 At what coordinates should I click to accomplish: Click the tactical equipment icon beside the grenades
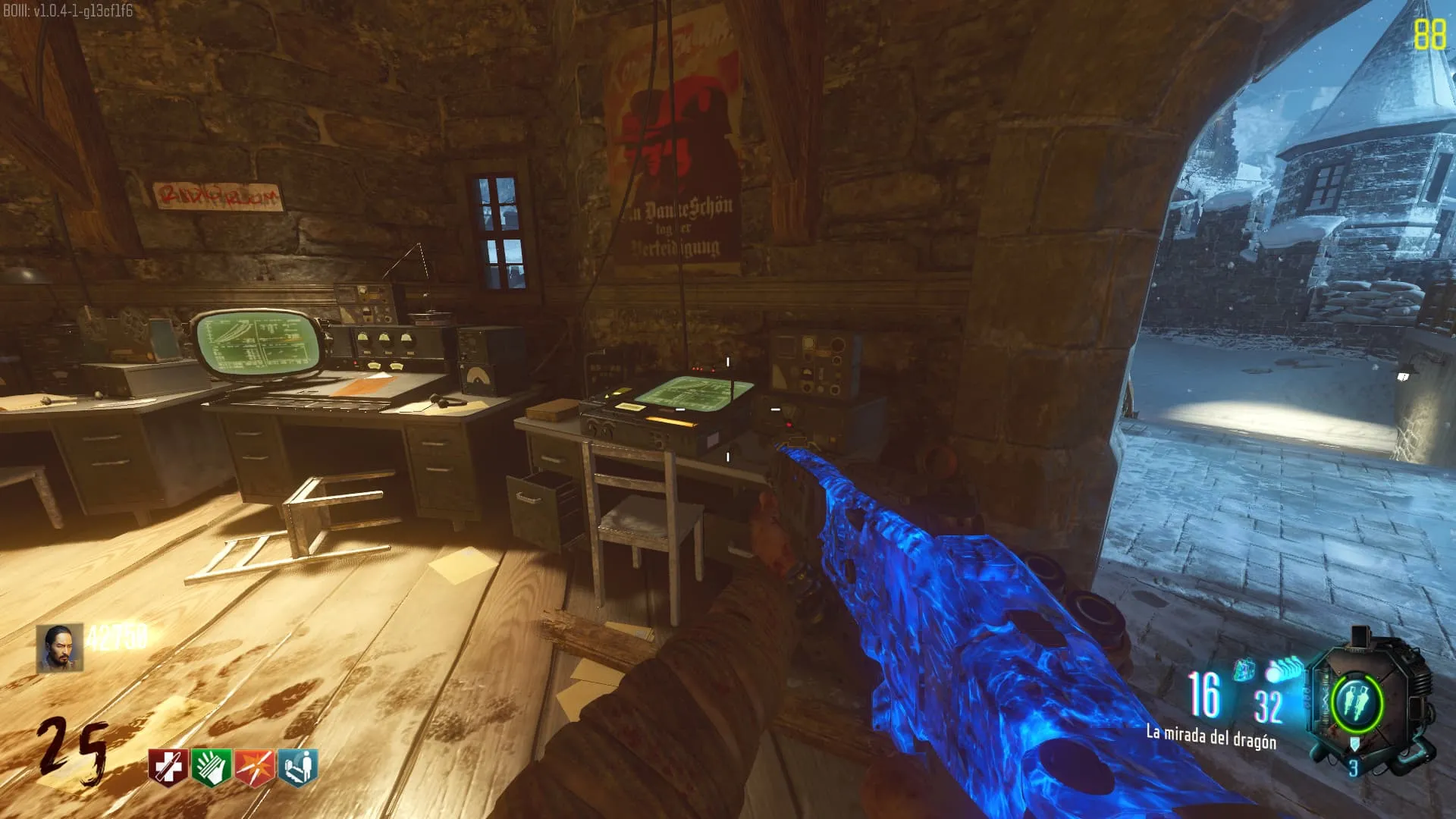[x=1244, y=670]
